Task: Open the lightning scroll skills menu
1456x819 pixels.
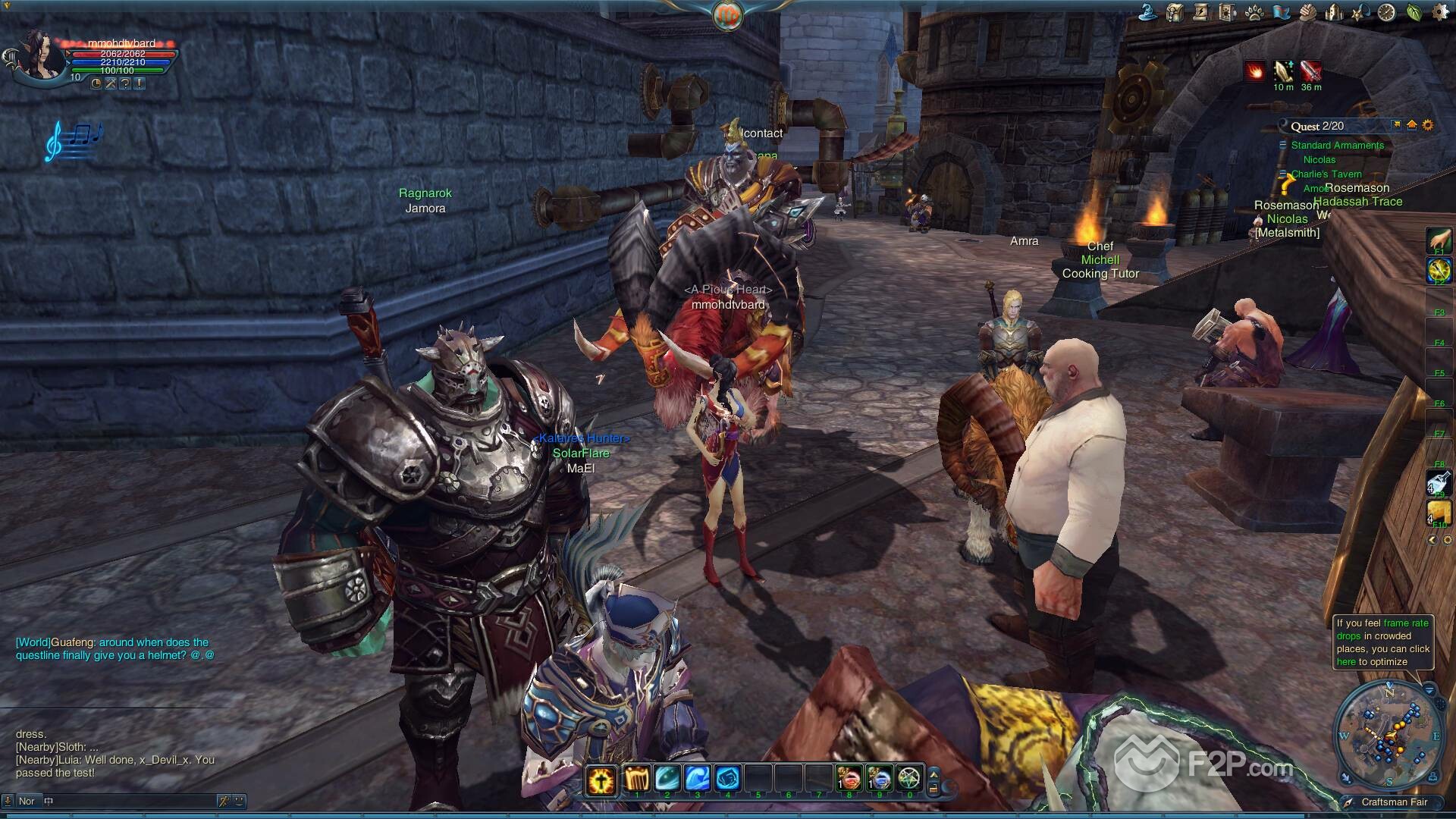Action: [x=1200, y=12]
